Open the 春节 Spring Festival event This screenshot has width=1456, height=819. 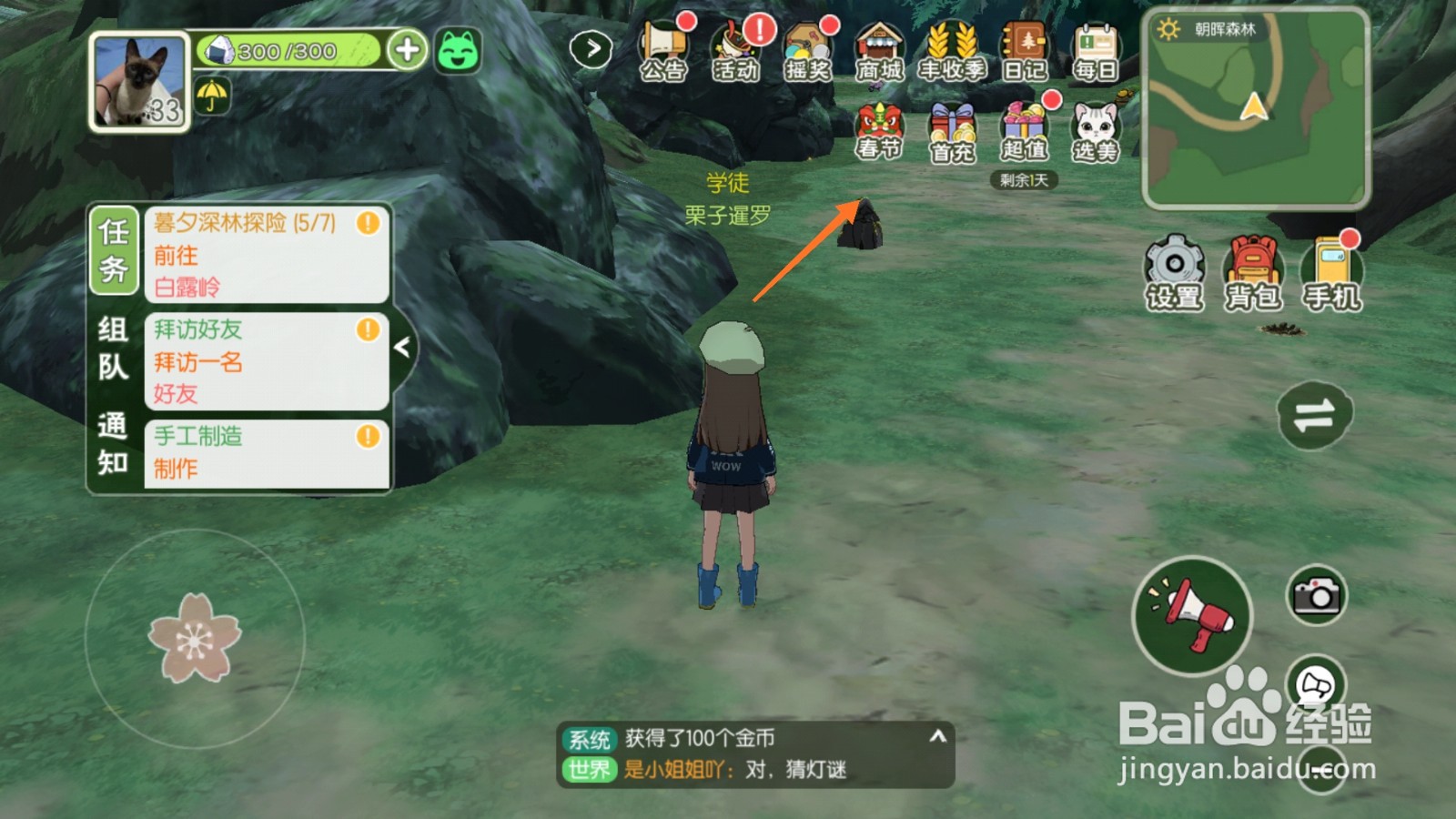click(879, 132)
